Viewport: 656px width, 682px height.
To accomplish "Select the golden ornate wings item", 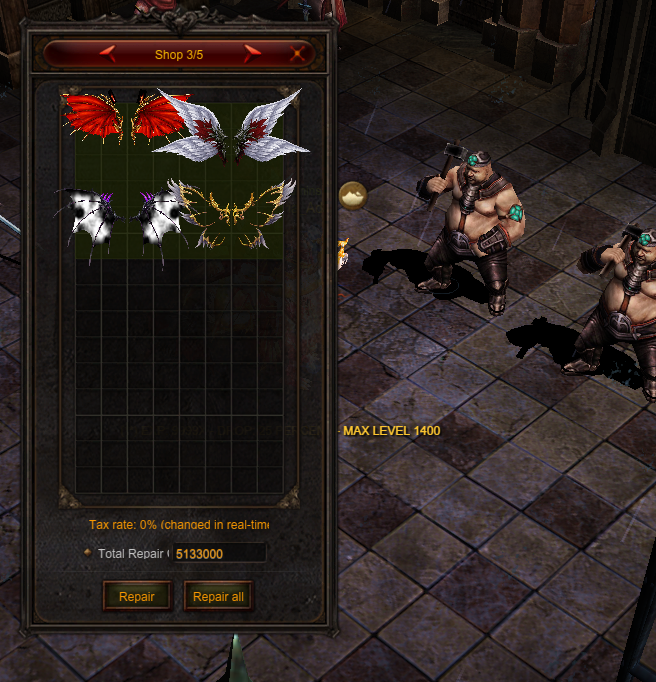I will 234,213.
